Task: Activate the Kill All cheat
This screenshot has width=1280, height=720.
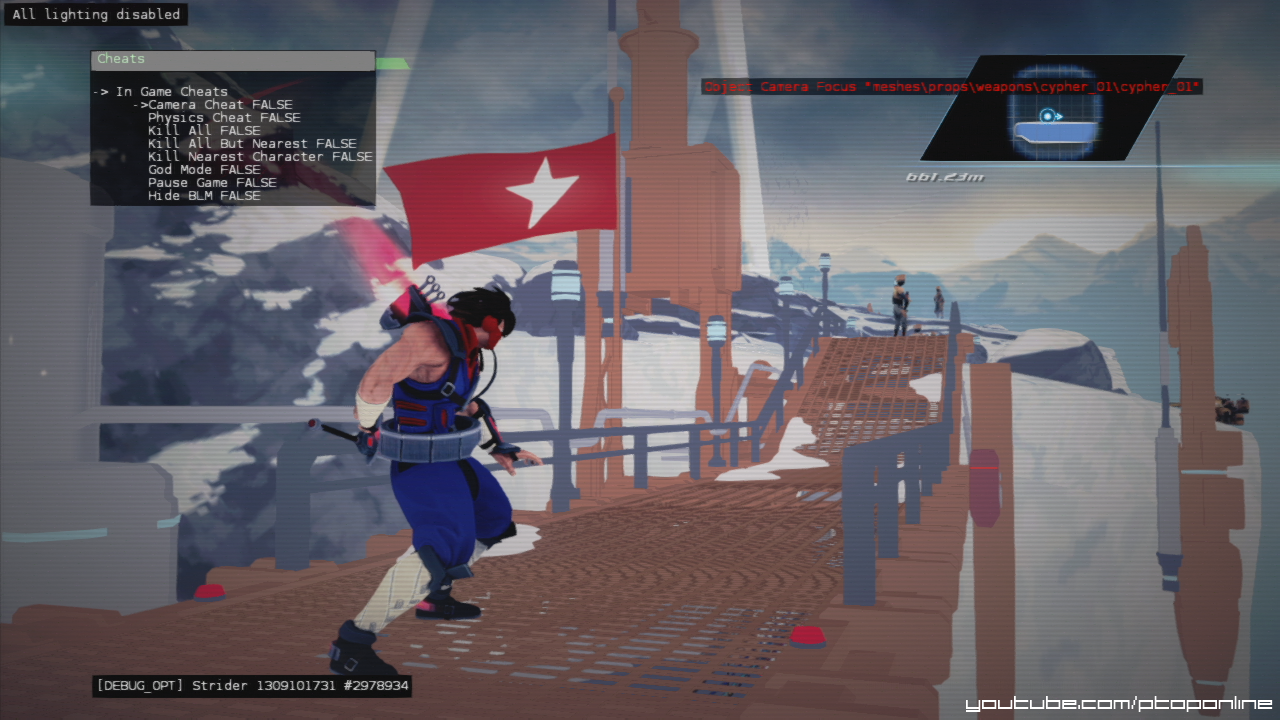Action: (x=203, y=131)
